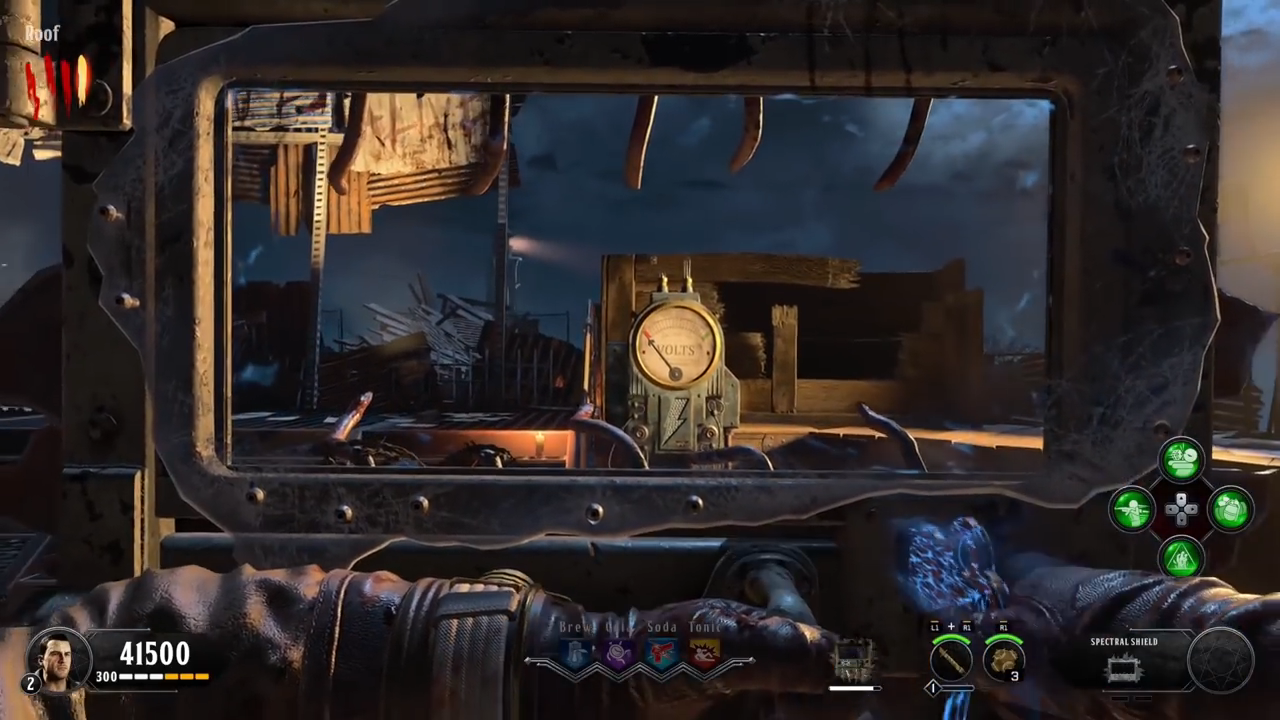The image size is (1280, 720).
Task: Select the Brew perk icon
Action: click(x=577, y=654)
